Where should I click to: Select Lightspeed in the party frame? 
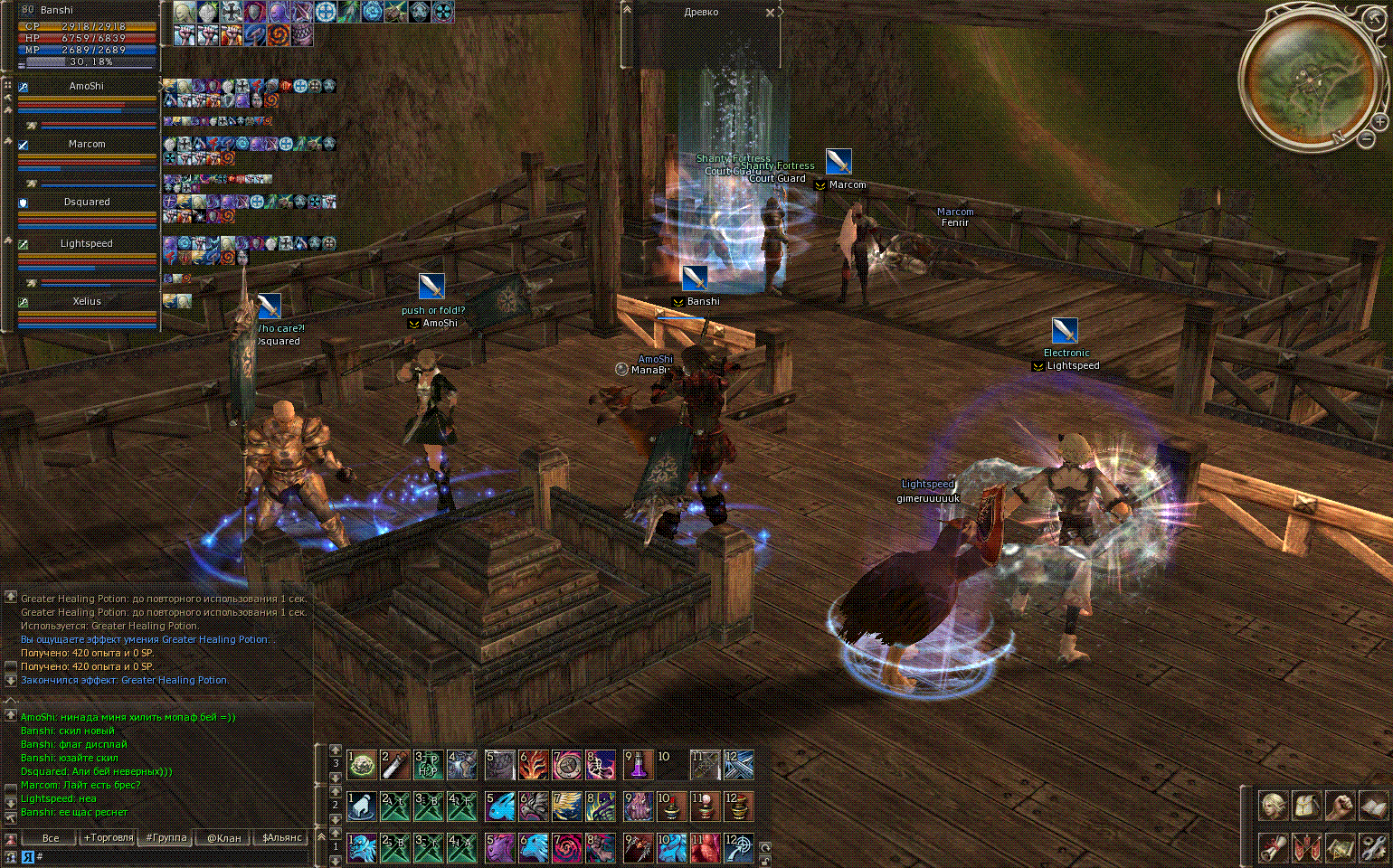(x=87, y=244)
